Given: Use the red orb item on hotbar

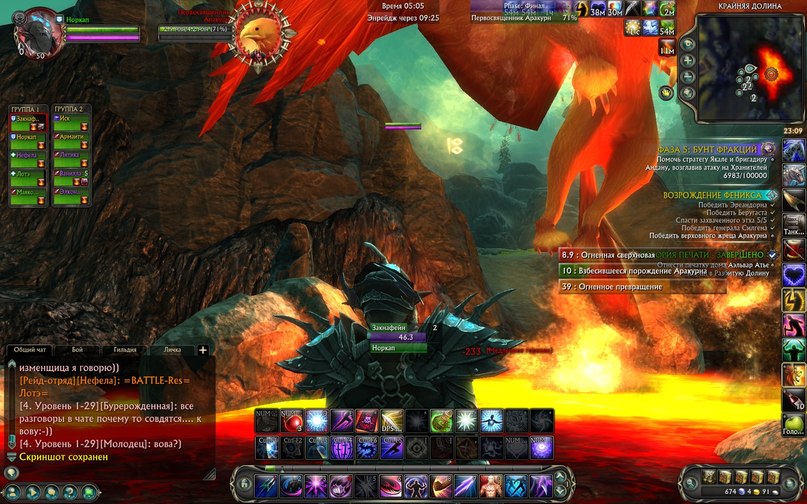Looking at the screenshot, I should coord(291,421).
